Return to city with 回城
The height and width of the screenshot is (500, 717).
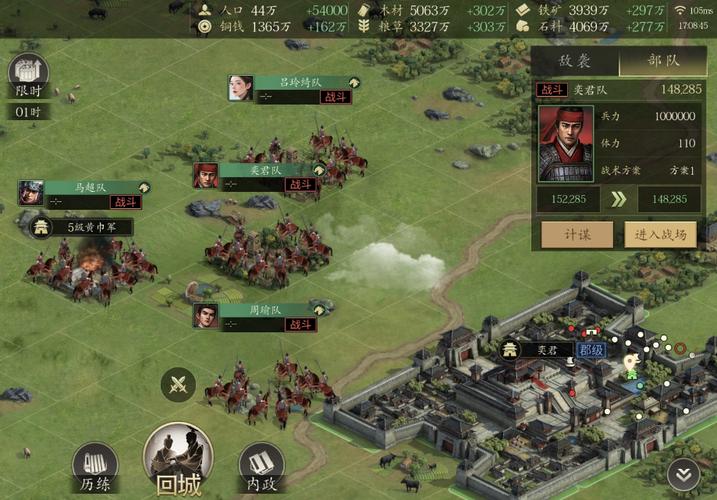coord(178,460)
